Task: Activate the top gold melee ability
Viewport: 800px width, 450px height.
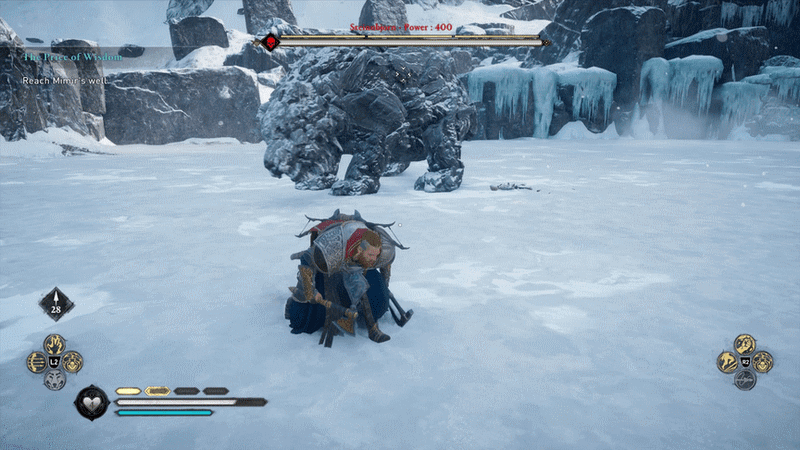Action: (745, 344)
